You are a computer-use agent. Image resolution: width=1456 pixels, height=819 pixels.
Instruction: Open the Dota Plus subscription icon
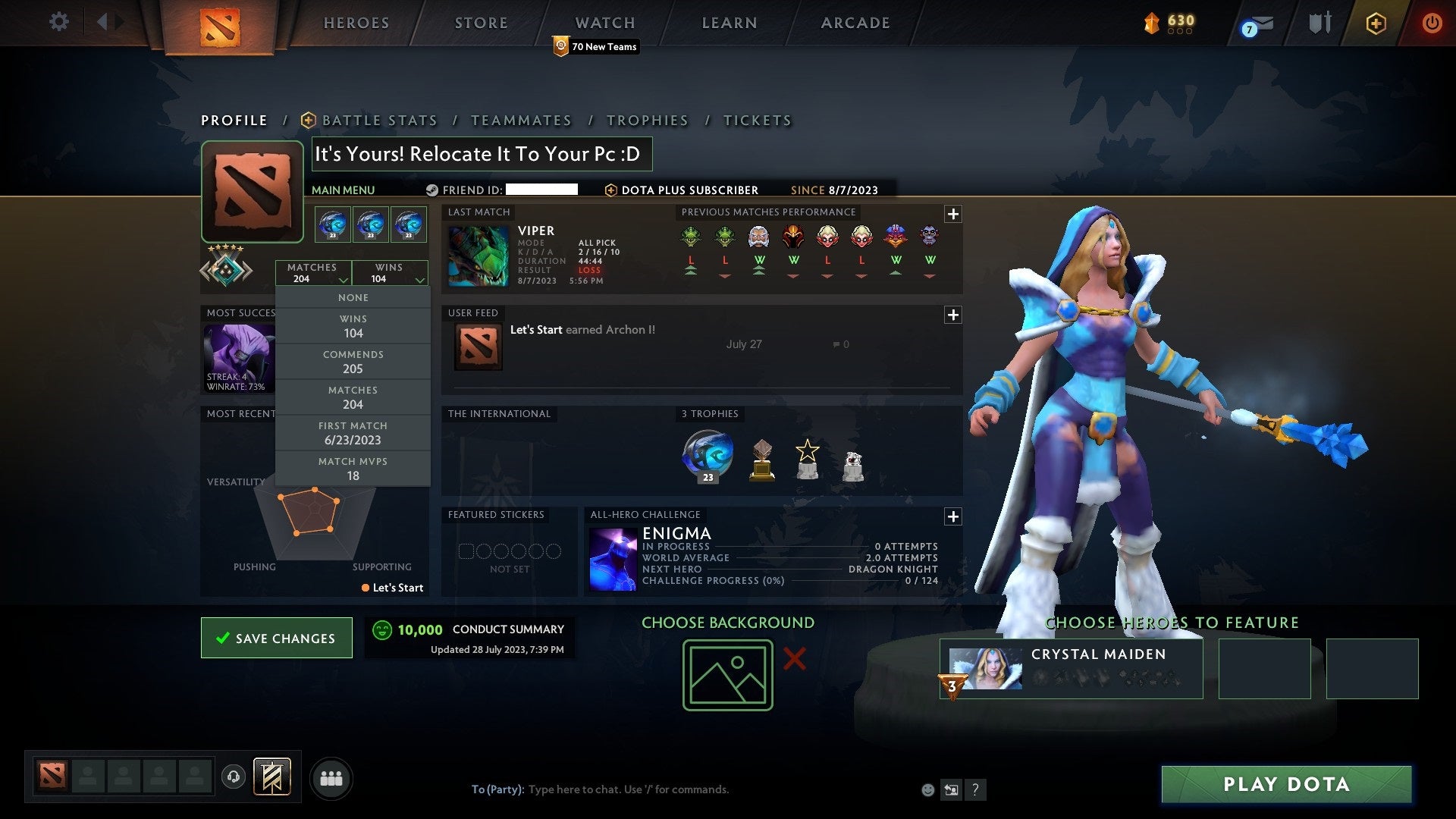1376,23
